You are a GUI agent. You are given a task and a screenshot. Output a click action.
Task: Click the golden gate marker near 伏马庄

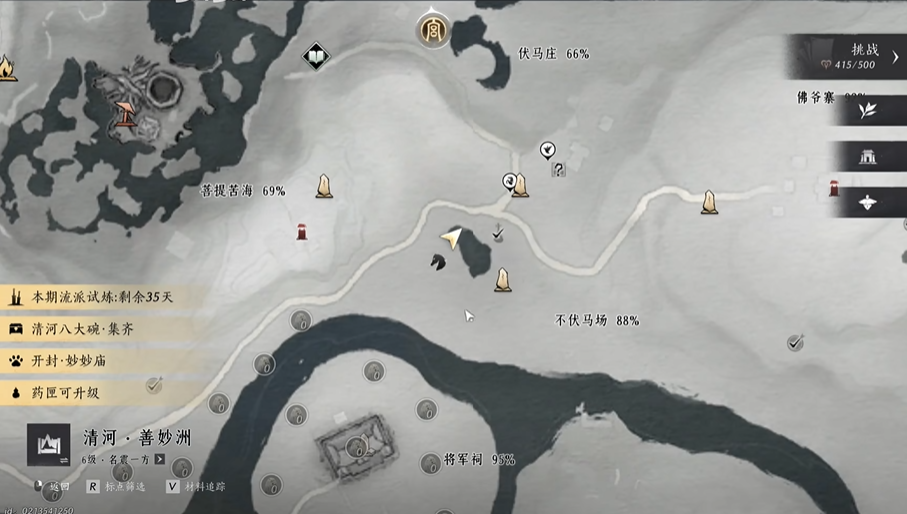433,28
